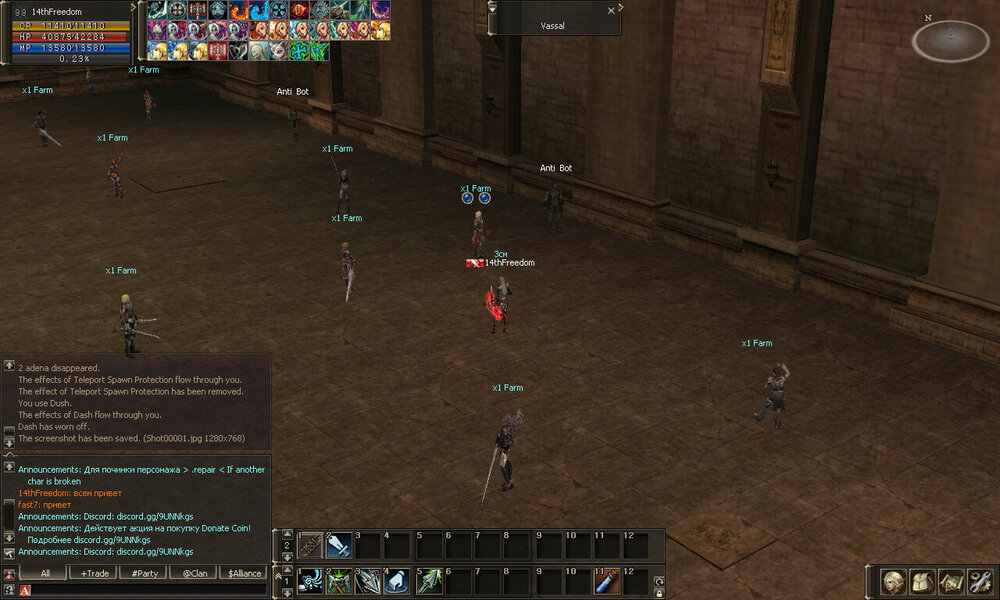Show the $Alliance chat tab
The image size is (1000, 600).
pyautogui.click(x=244, y=574)
